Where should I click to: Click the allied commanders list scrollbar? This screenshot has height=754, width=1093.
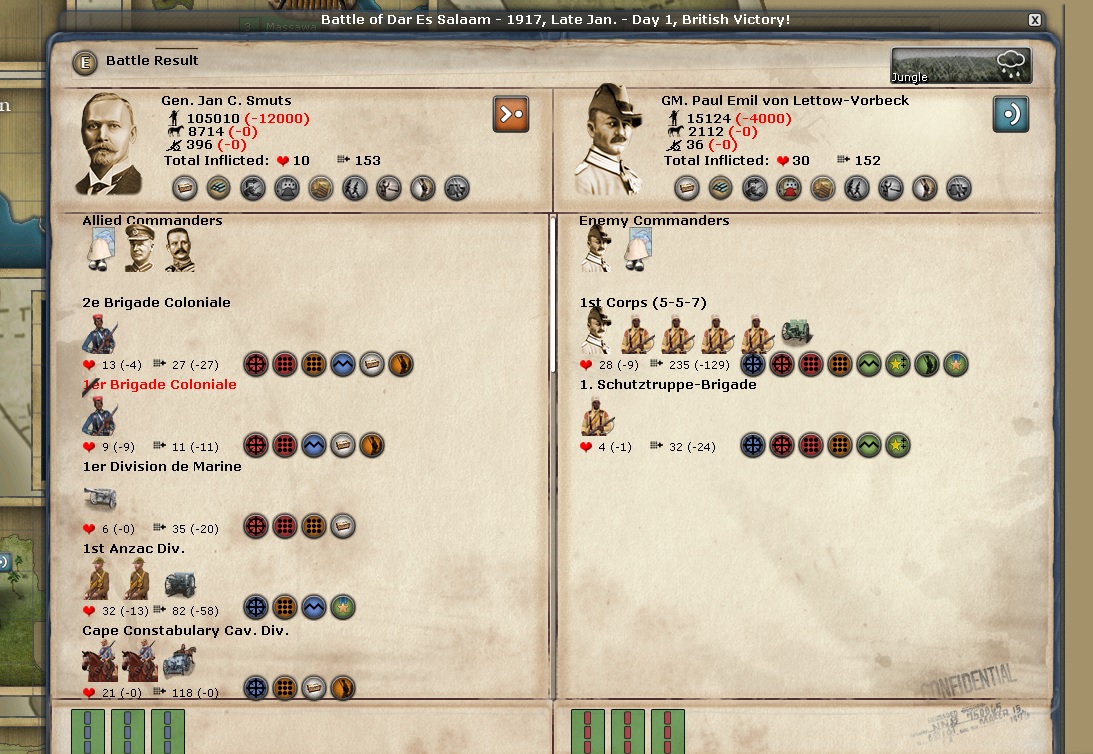(x=552, y=300)
